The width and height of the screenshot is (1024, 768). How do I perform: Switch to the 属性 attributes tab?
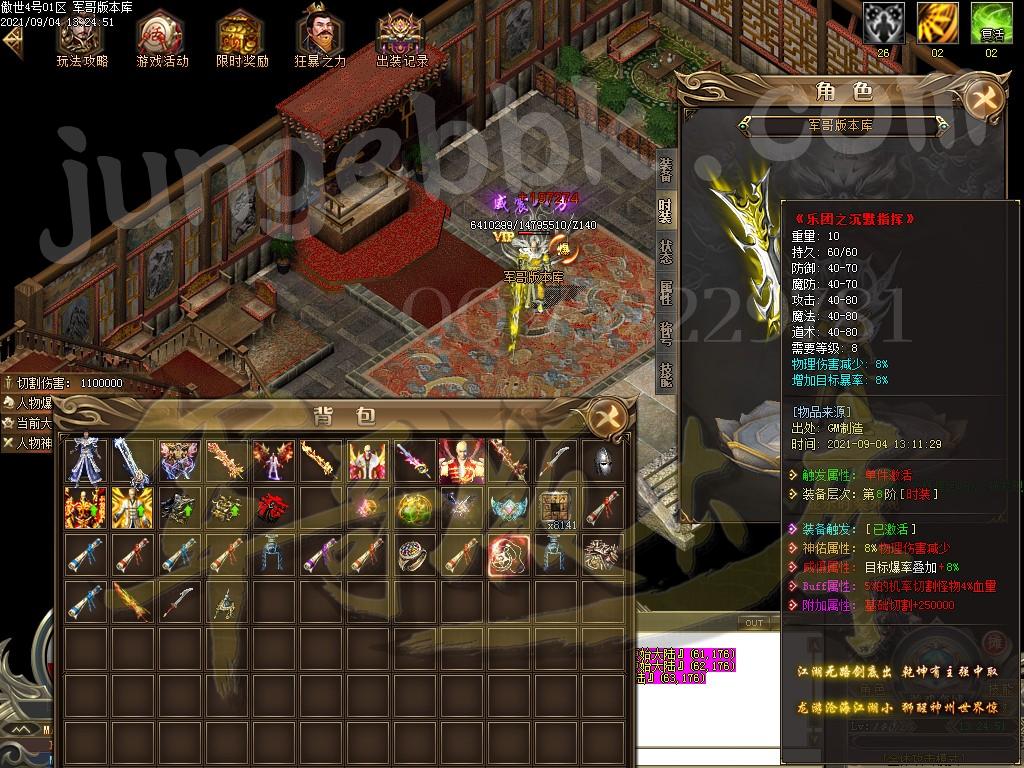click(x=666, y=292)
